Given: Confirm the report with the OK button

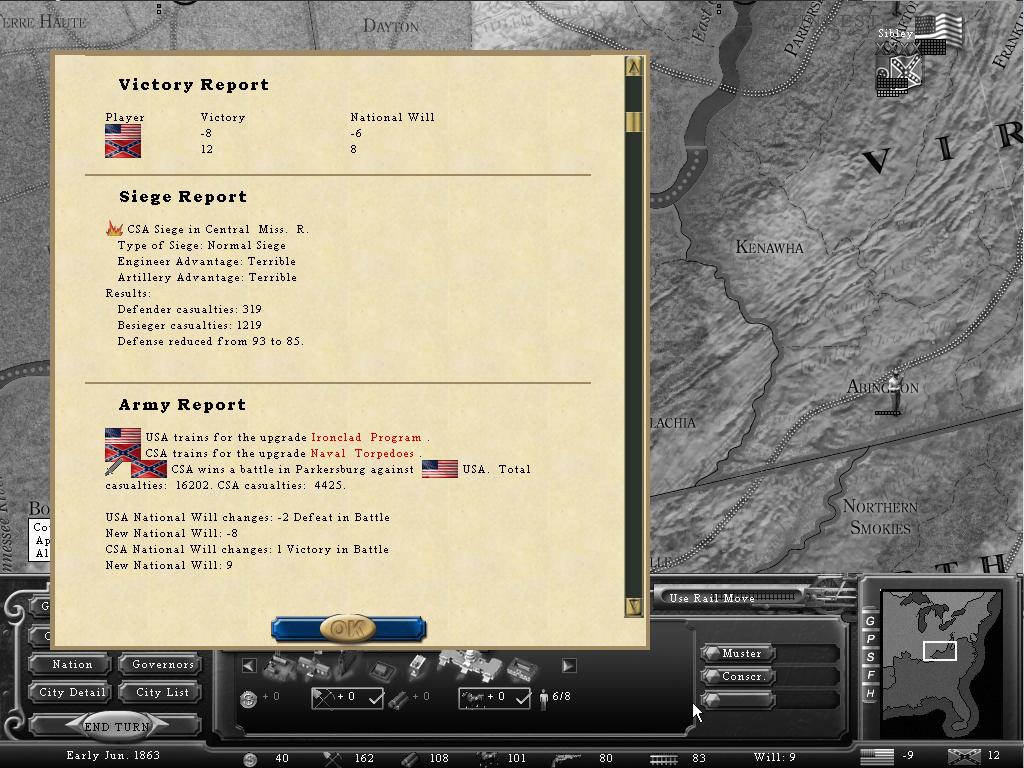Looking at the screenshot, I should pyautogui.click(x=348, y=629).
